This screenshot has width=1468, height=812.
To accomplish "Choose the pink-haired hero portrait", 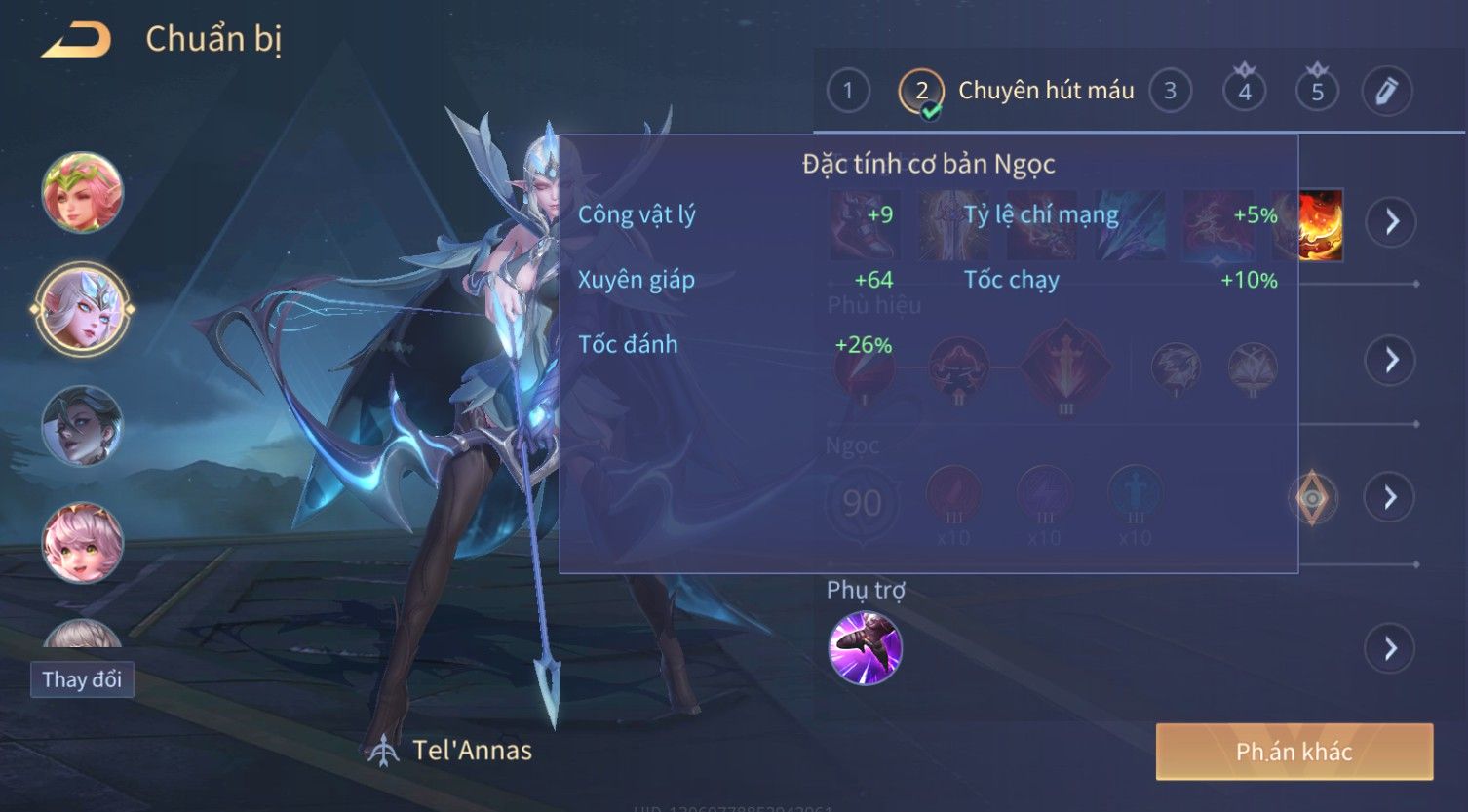I will pos(83,542).
